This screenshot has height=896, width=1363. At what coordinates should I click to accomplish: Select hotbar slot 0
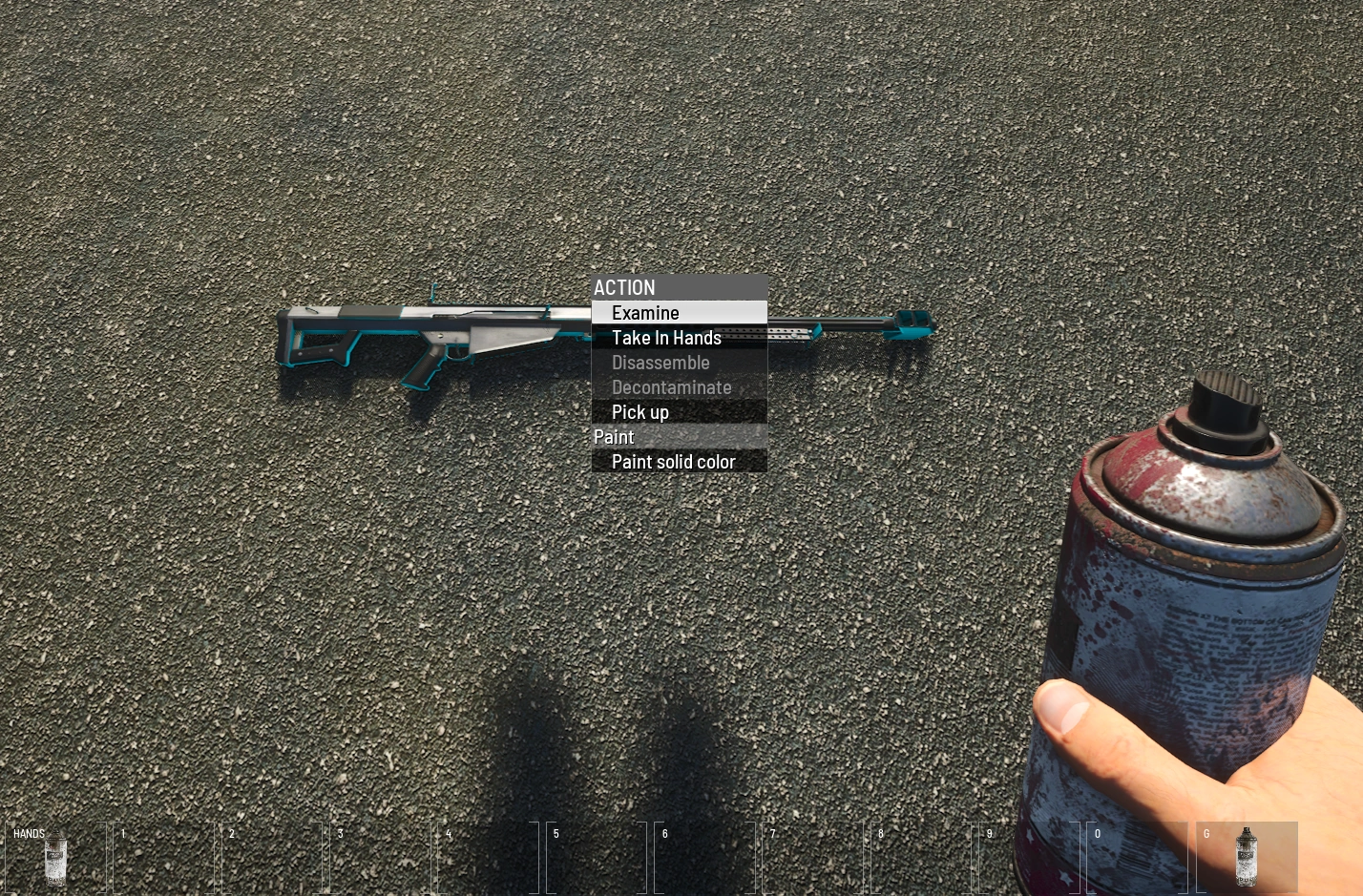tap(1138, 857)
